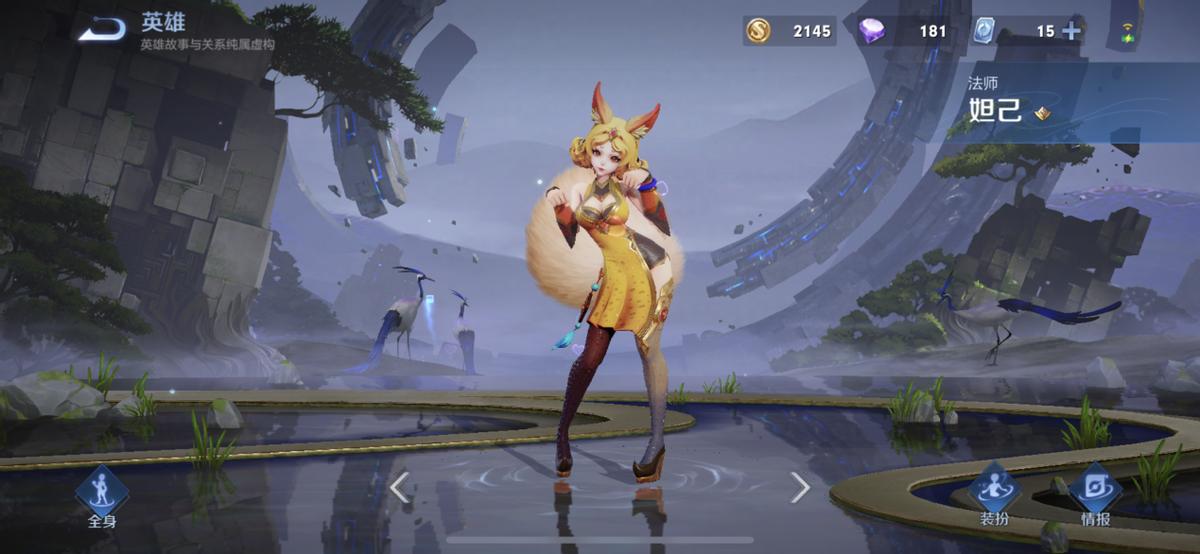
Task: Show previous hero with left arrow
Action: click(399, 488)
